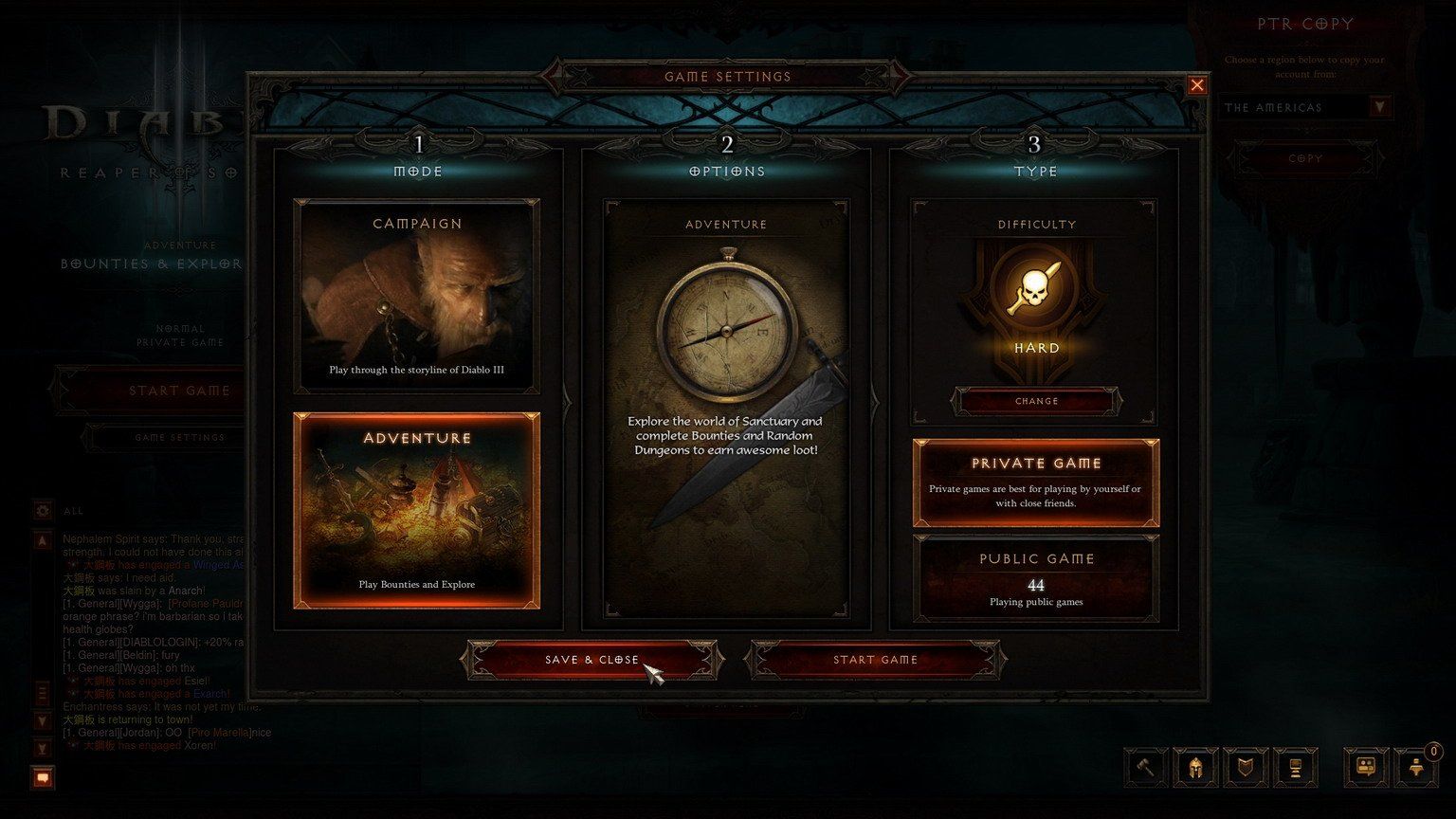The width and height of the screenshot is (1456, 819).
Task: Toggle the chat window button
Action: [43, 778]
